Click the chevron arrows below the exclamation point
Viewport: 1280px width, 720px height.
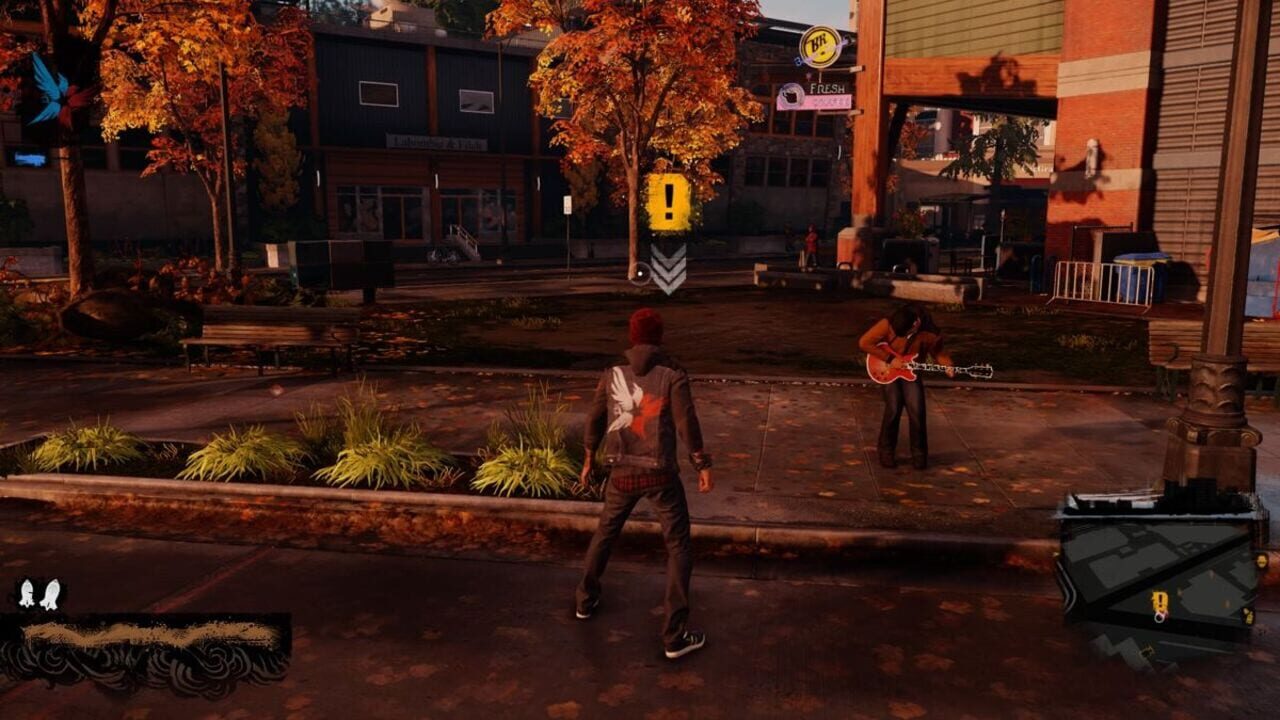pos(669,269)
